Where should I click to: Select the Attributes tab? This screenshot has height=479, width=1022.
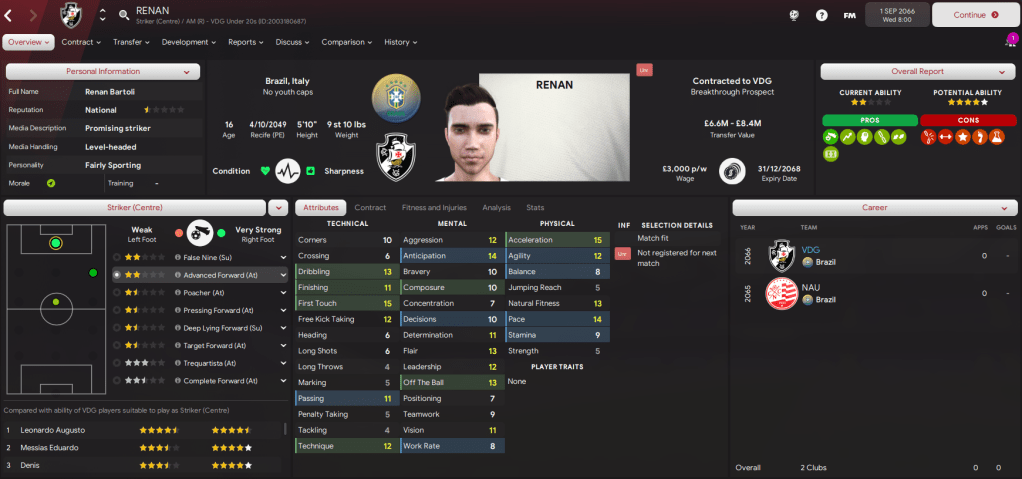coord(321,207)
